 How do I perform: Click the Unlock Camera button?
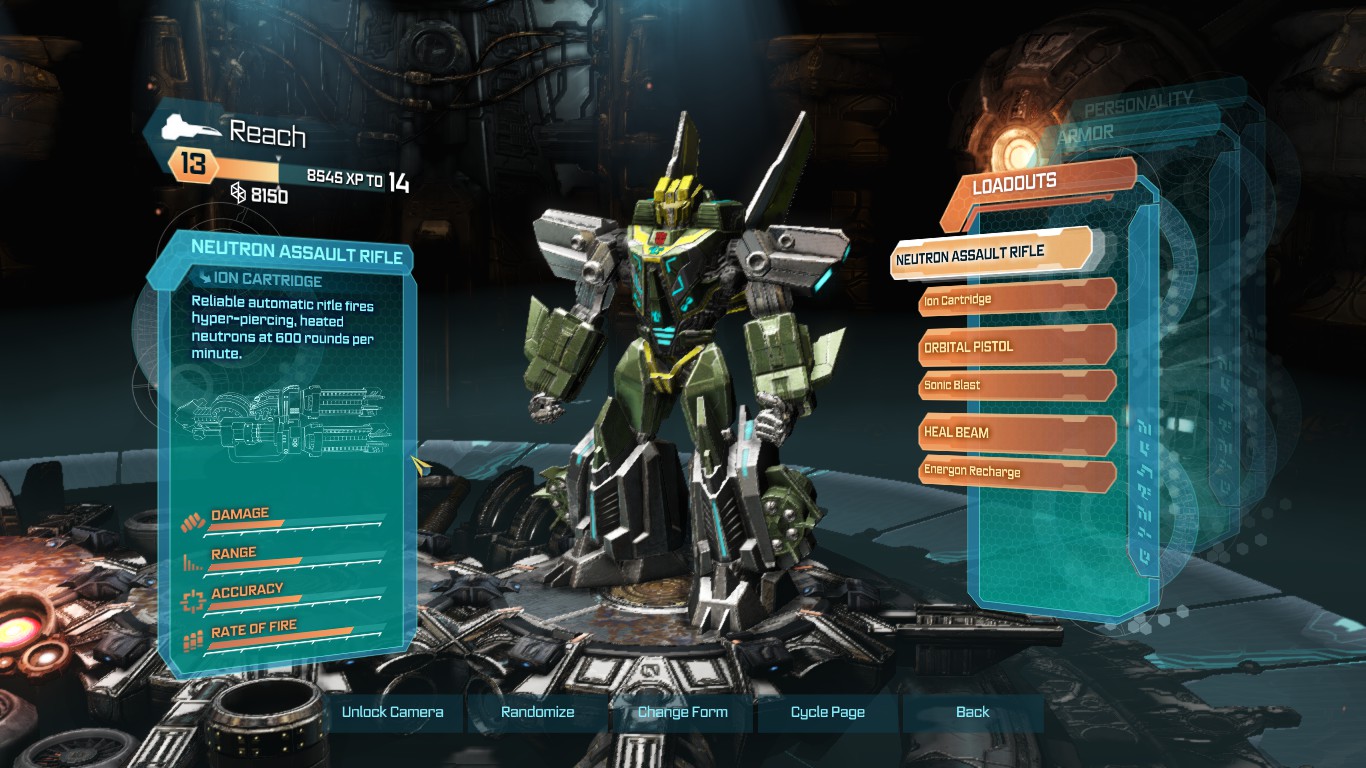click(x=392, y=712)
